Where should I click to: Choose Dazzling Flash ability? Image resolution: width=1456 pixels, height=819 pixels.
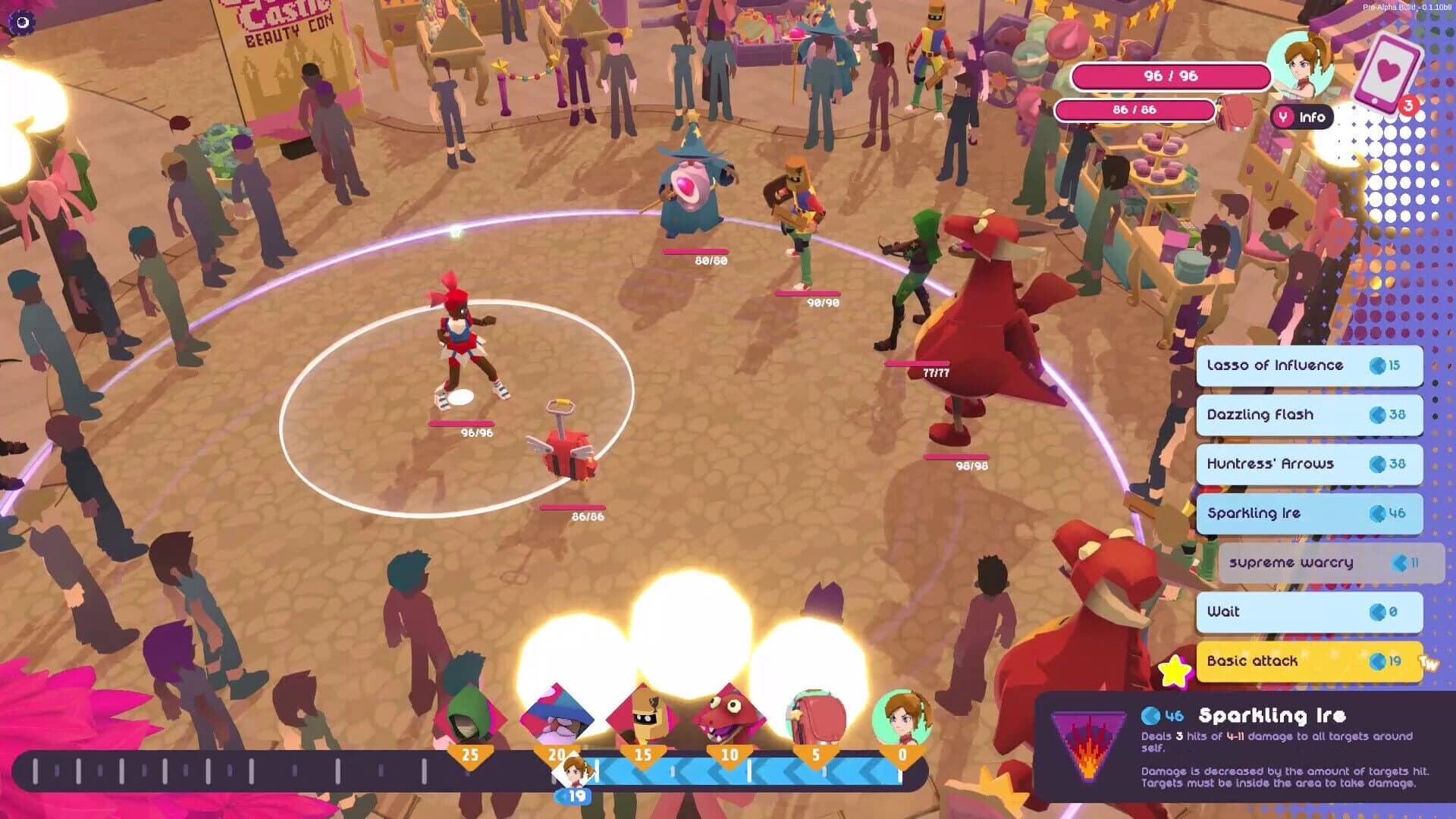pyautogui.click(x=1308, y=415)
